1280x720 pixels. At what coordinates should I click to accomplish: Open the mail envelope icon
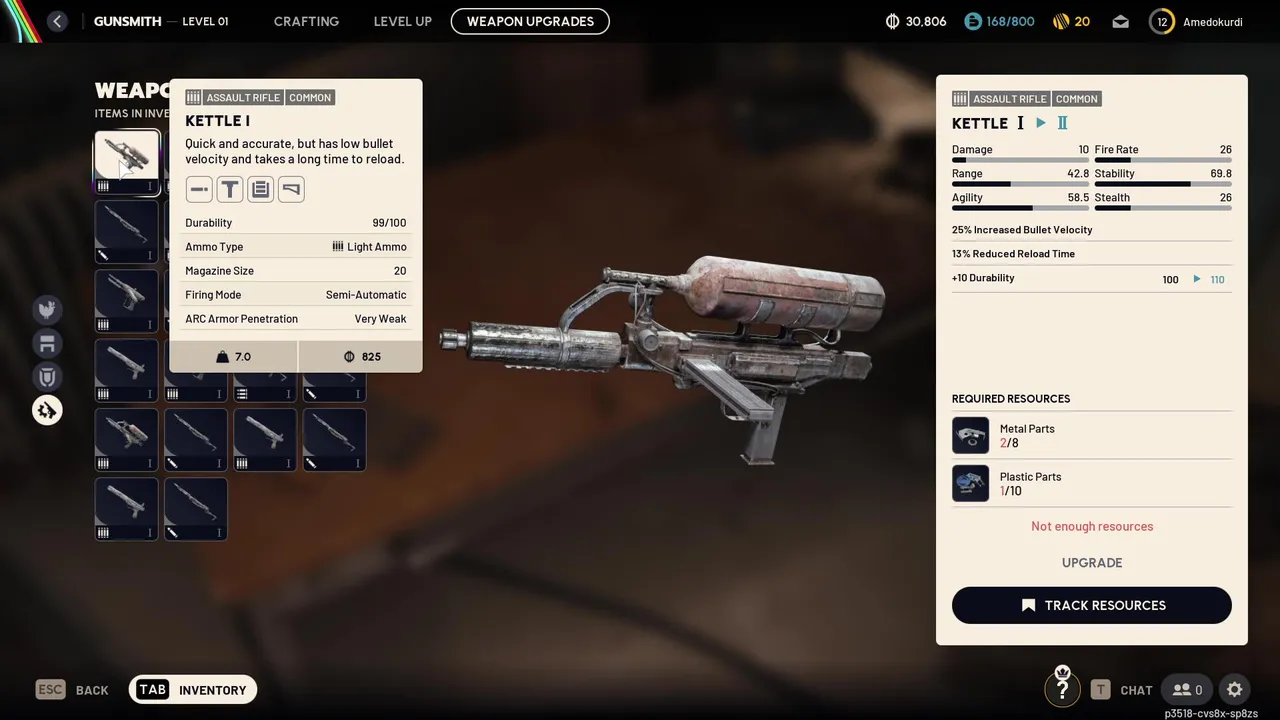coord(1120,21)
